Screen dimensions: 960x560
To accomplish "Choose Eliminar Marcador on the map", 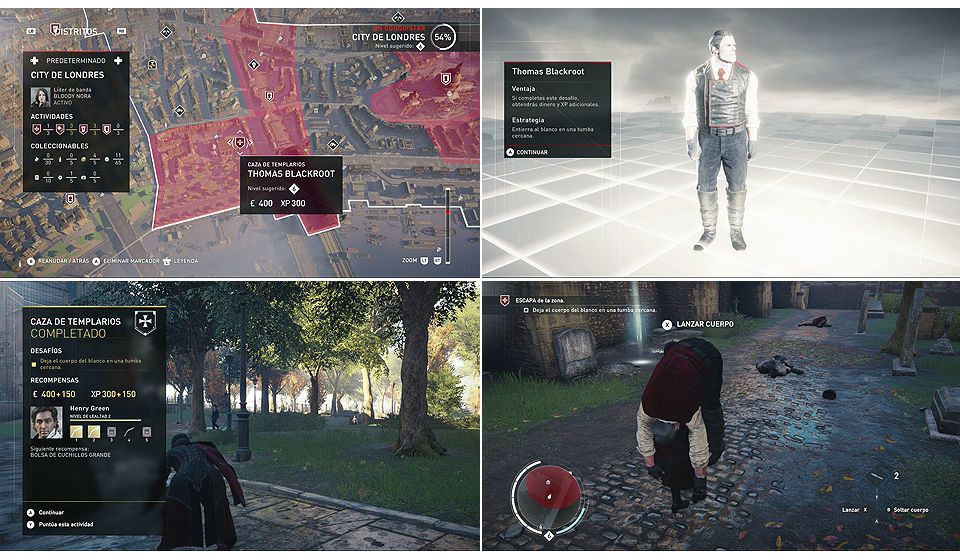I will pyautogui.click(x=130, y=261).
